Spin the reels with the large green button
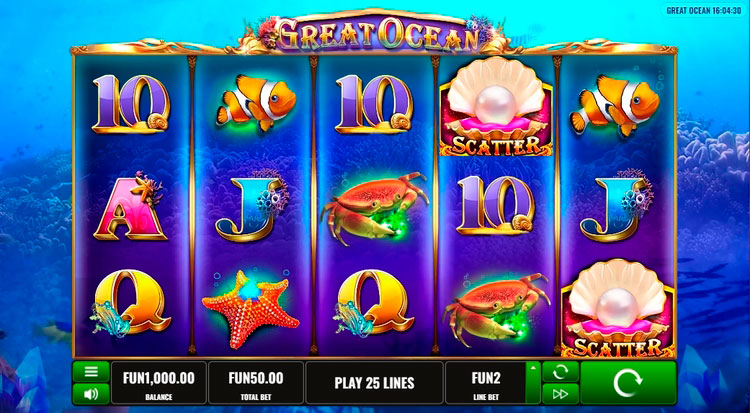 (627, 382)
